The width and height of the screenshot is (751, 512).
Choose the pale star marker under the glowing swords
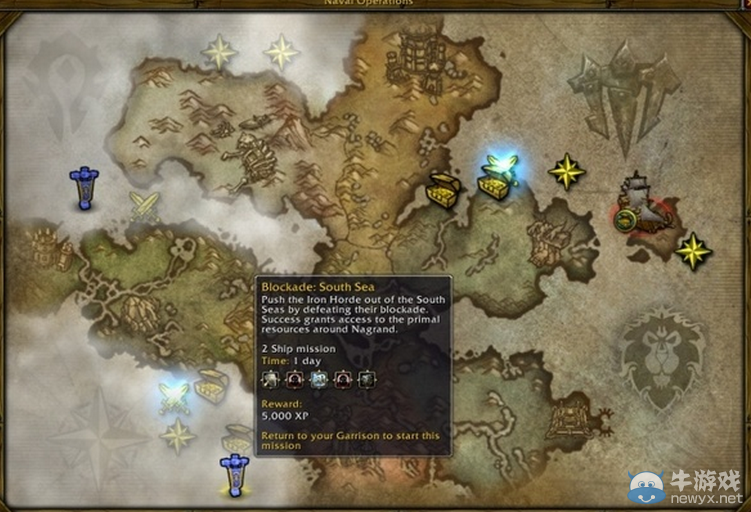click(x=178, y=435)
